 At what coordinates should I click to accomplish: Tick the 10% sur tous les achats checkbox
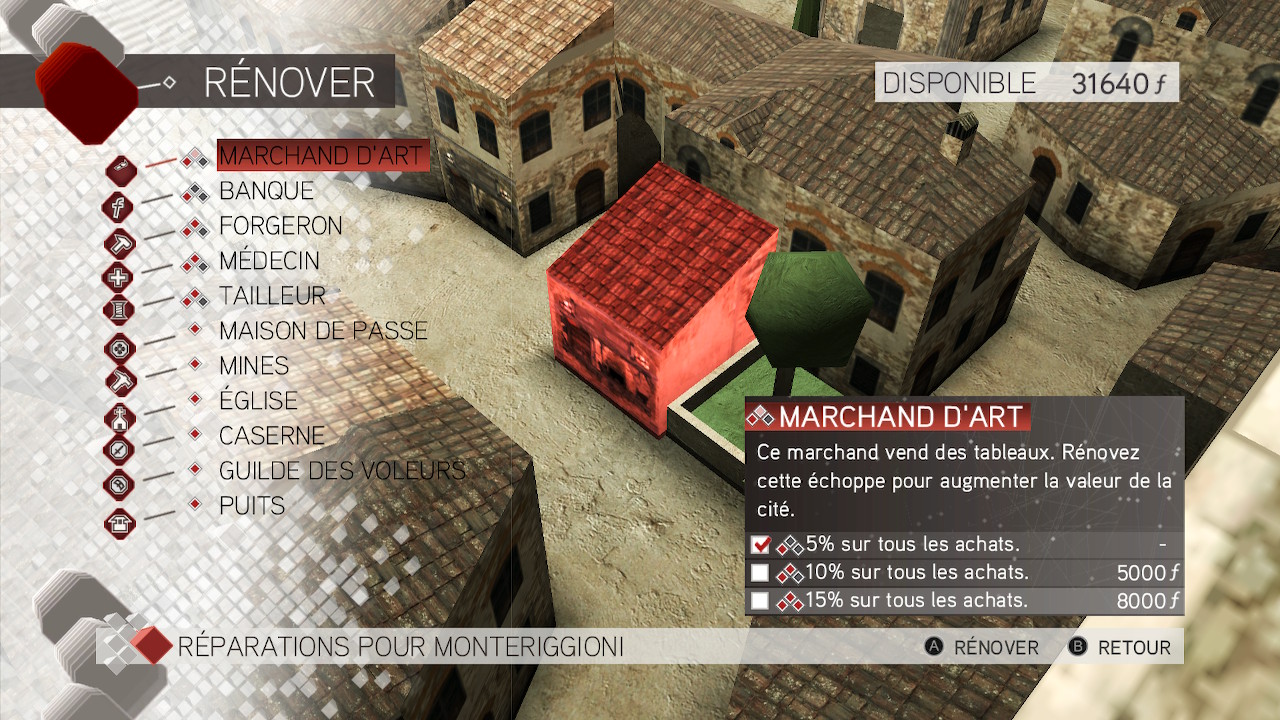[760, 573]
